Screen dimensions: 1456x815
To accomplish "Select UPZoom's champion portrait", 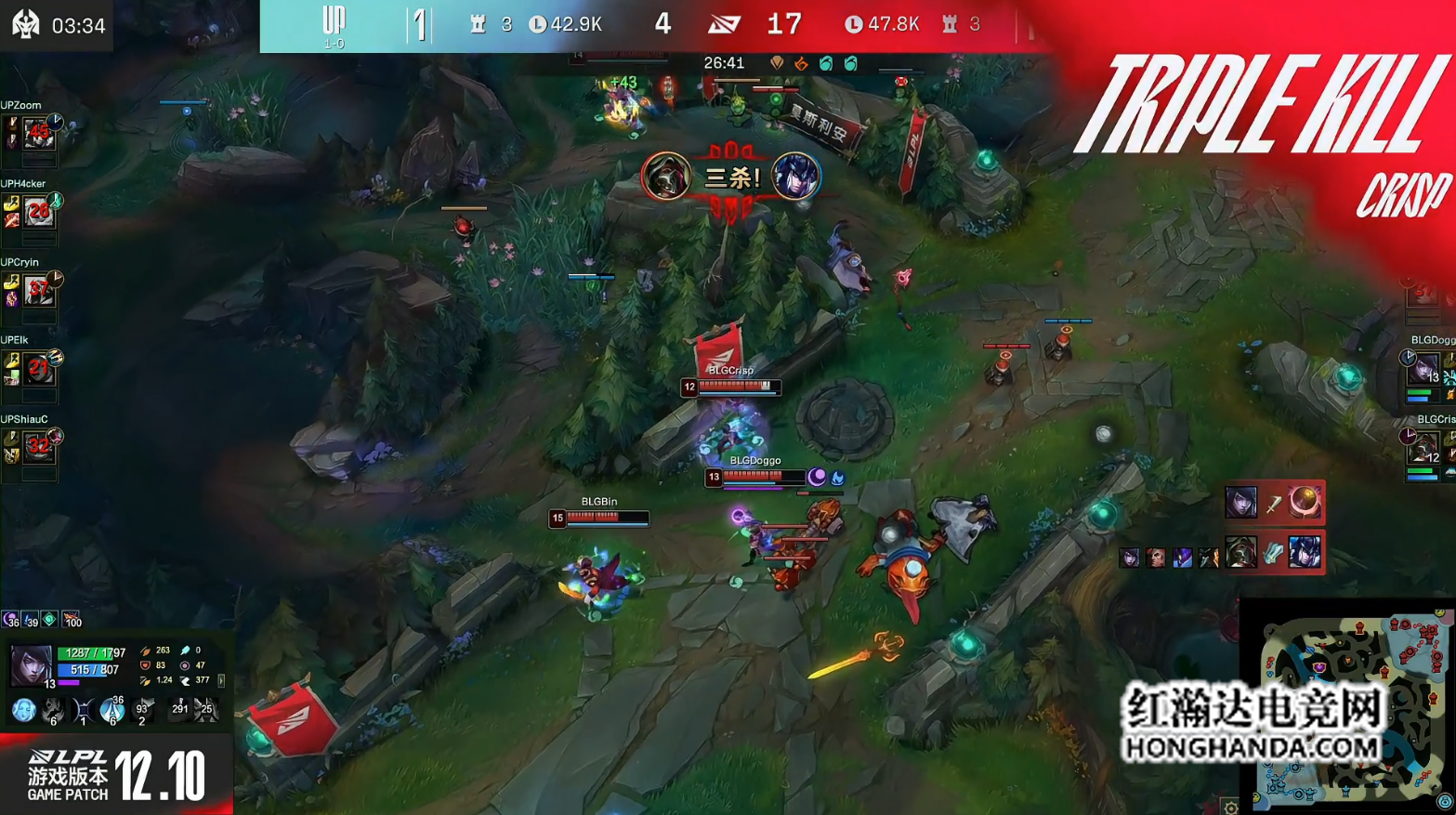I will click(x=38, y=134).
